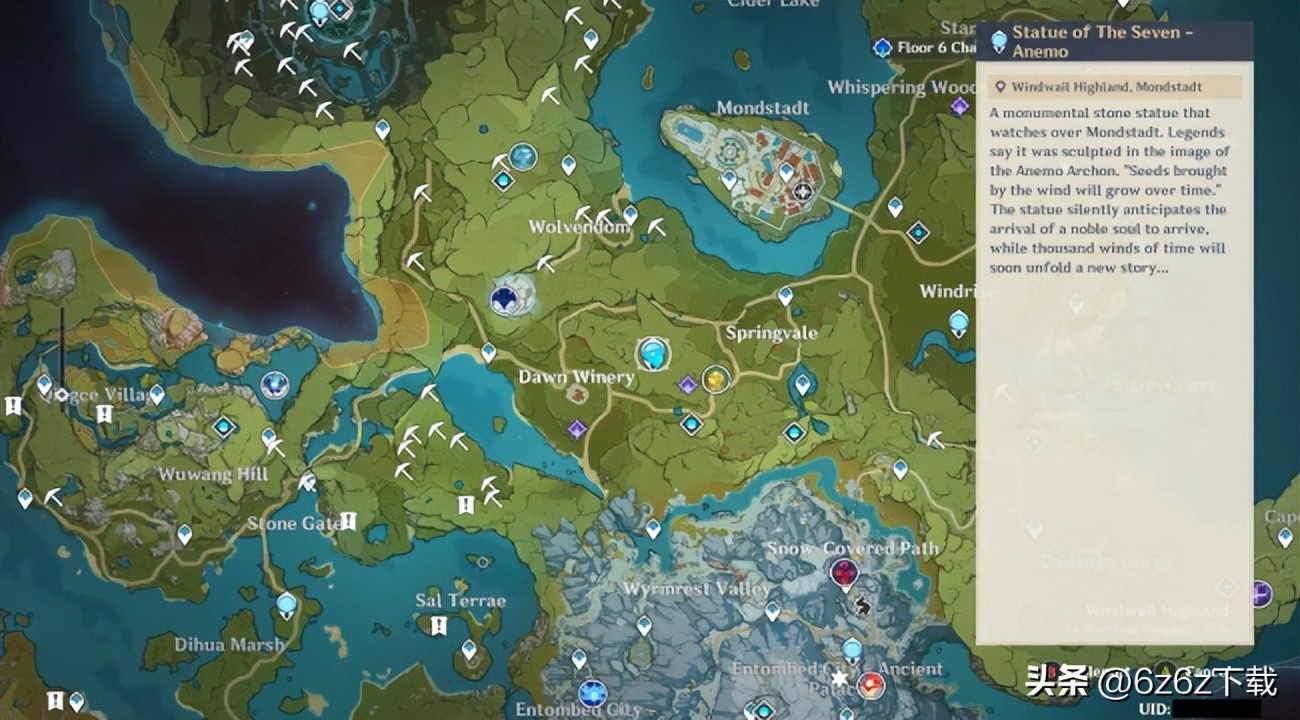1300x720 pixels.
Task: Click the banner marker below Sal Terrae
Action: tap(437, 627)
